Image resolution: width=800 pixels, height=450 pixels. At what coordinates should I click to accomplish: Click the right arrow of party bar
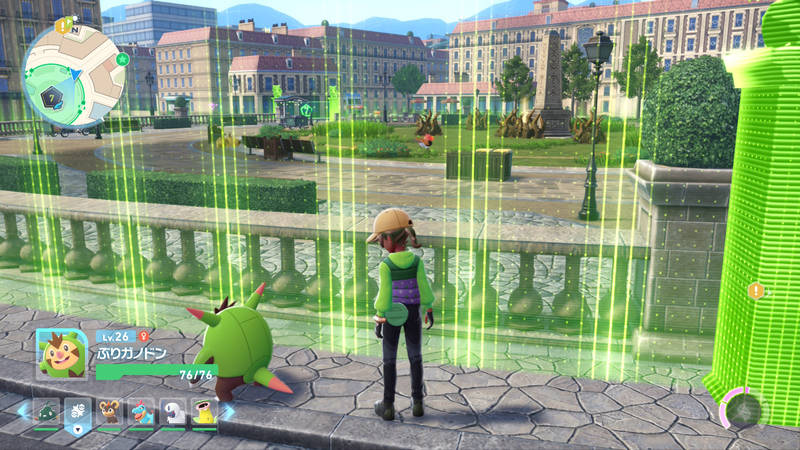[x=229, y=410]
